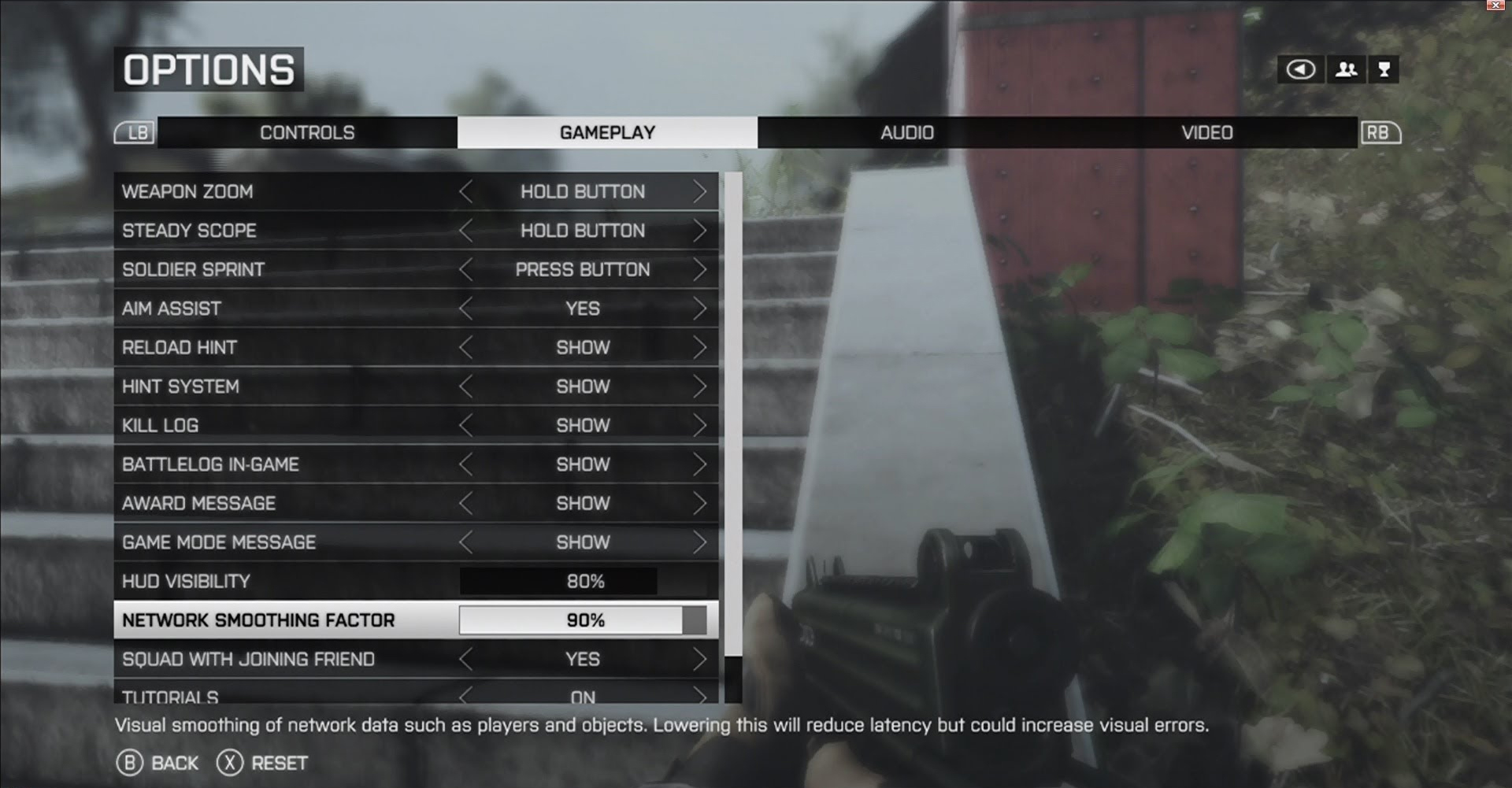
Task: Click the left arrow for Battlelog In-Game
Action: [x=466, y=464]
